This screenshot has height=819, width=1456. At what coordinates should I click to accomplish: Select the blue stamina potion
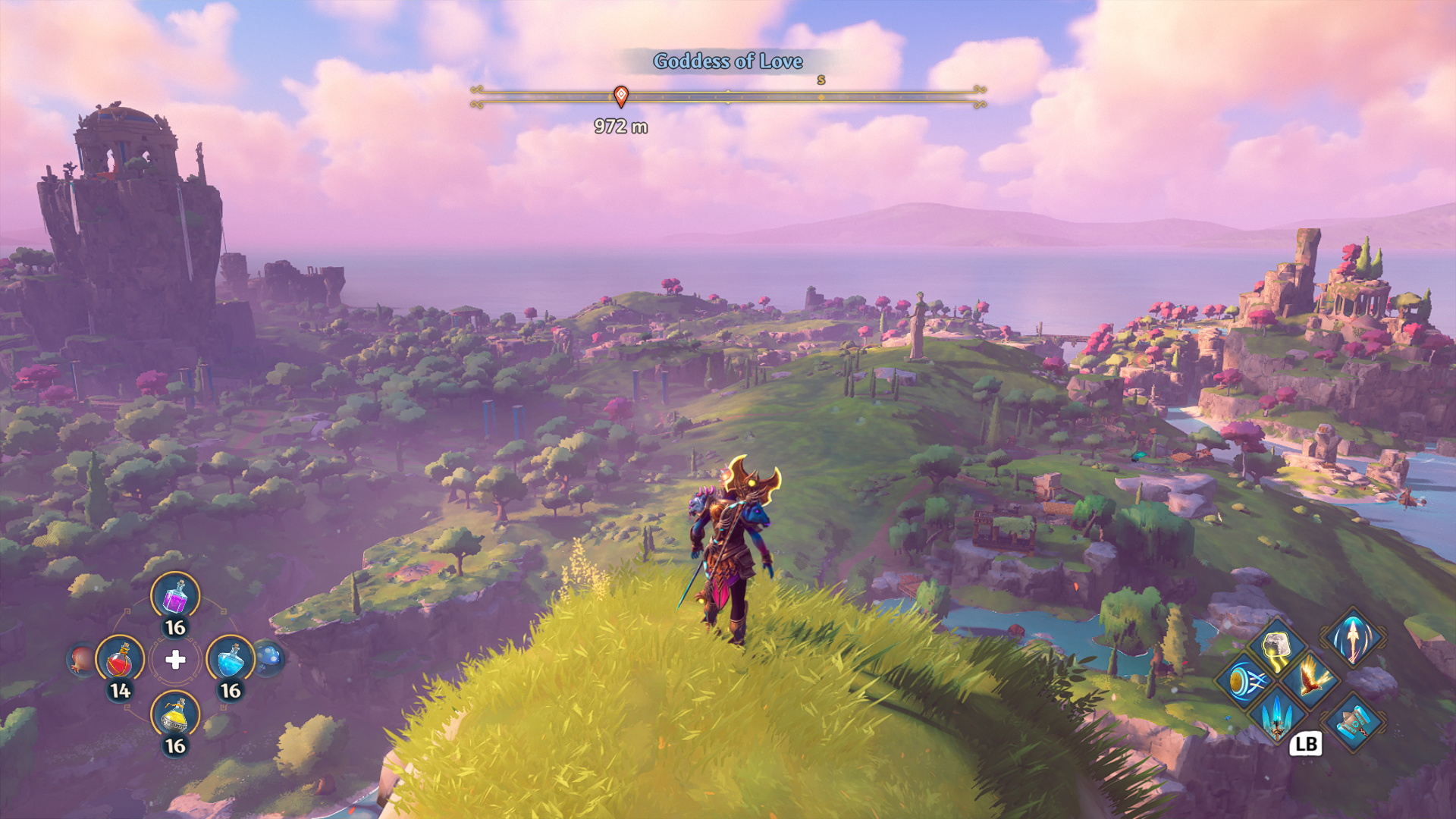(231, 660)
